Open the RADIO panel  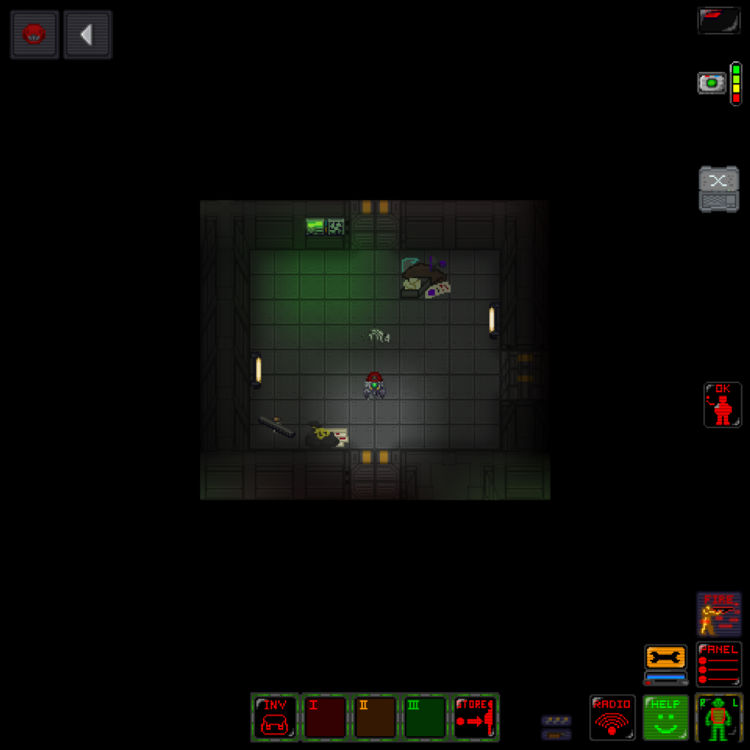click(612, 717)
